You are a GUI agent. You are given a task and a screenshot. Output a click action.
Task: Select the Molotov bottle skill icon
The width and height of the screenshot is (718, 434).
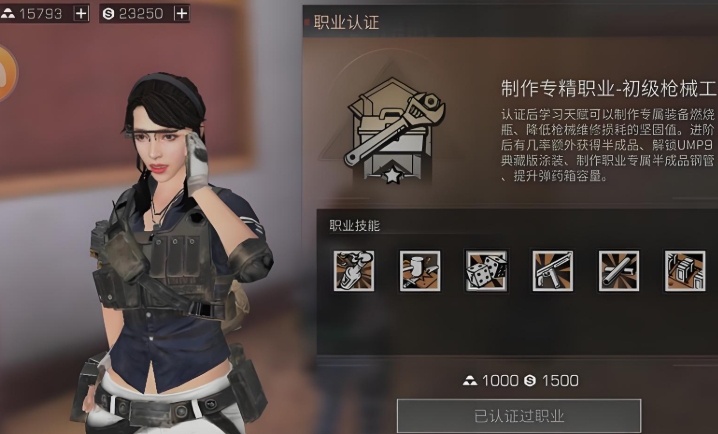(353, 270)
